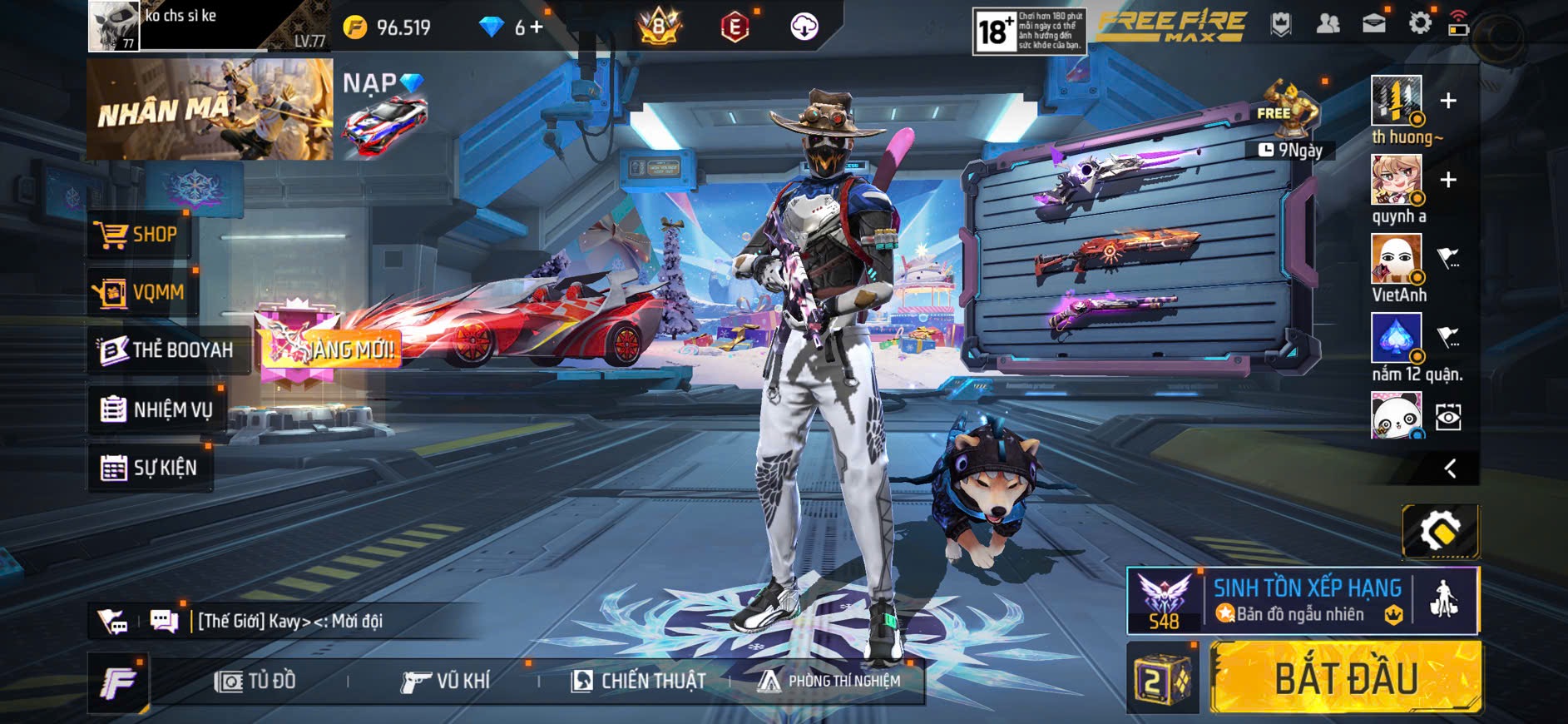Add diamonds with the plus button
The width and height of the screenshot is (1568, 724).
(537, 27)
